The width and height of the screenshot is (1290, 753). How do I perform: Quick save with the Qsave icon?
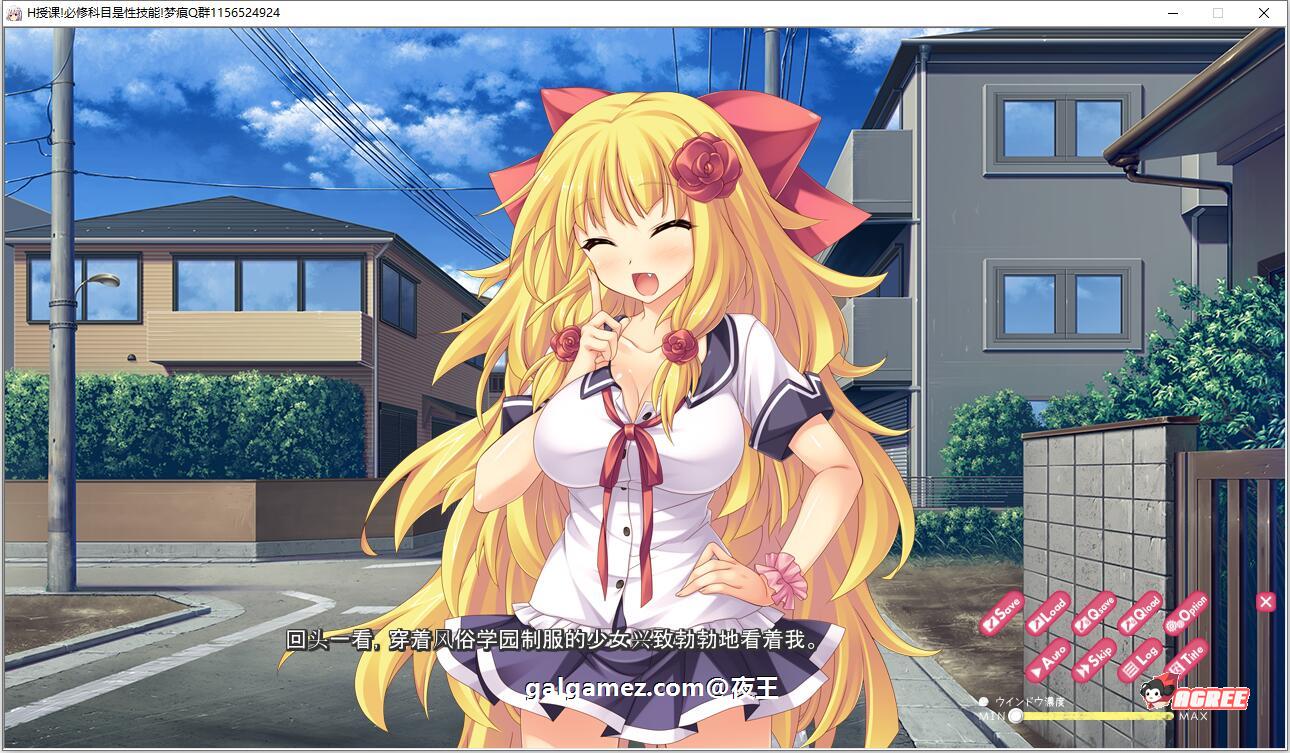(x=1093, y=614)
